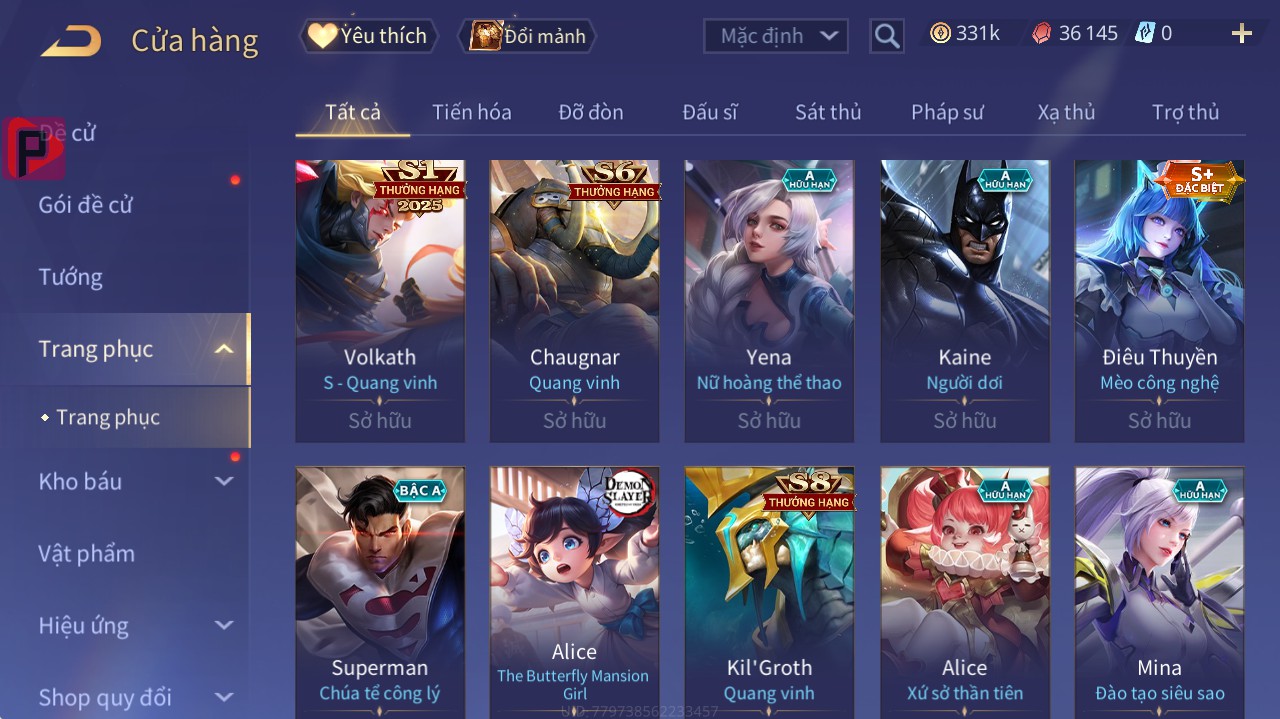Screen dimensions: 1280x719
Task: Show the Đấu sĩ skins tab
Action: 709,112
